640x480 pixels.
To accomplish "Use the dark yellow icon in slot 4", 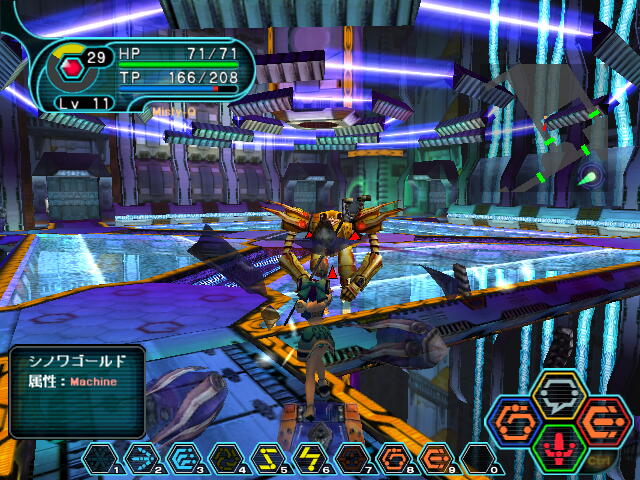I will pyautogui.click(x=226, y=459).
